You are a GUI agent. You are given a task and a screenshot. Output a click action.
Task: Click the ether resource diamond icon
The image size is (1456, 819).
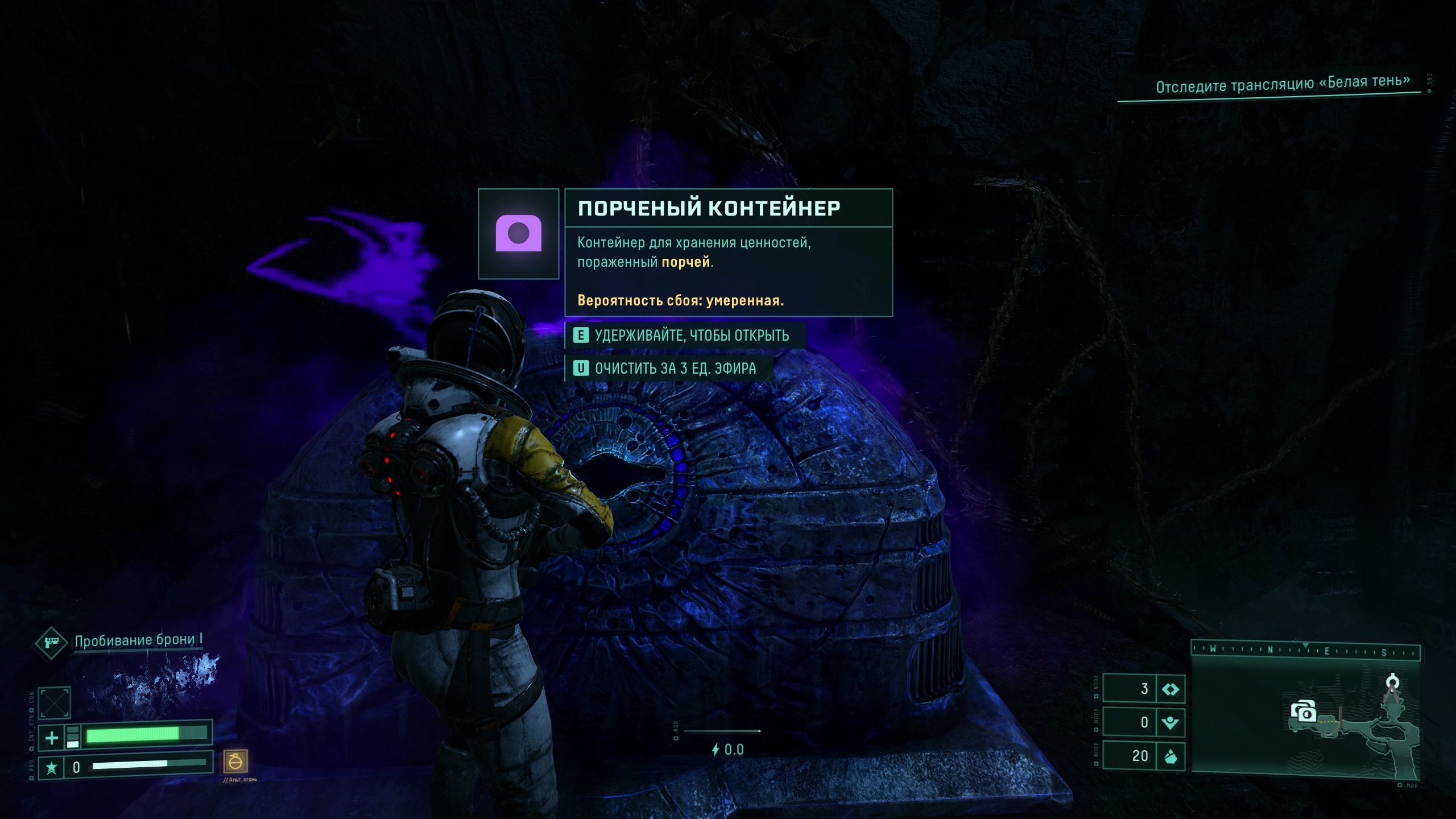pos(1170,689)
